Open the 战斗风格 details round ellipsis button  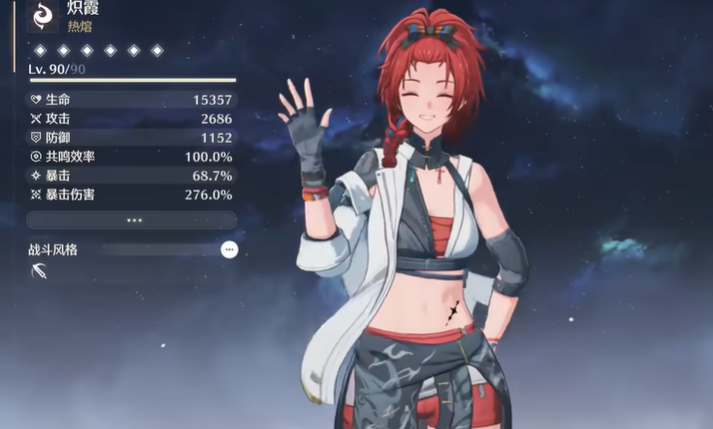pos(229,249)
